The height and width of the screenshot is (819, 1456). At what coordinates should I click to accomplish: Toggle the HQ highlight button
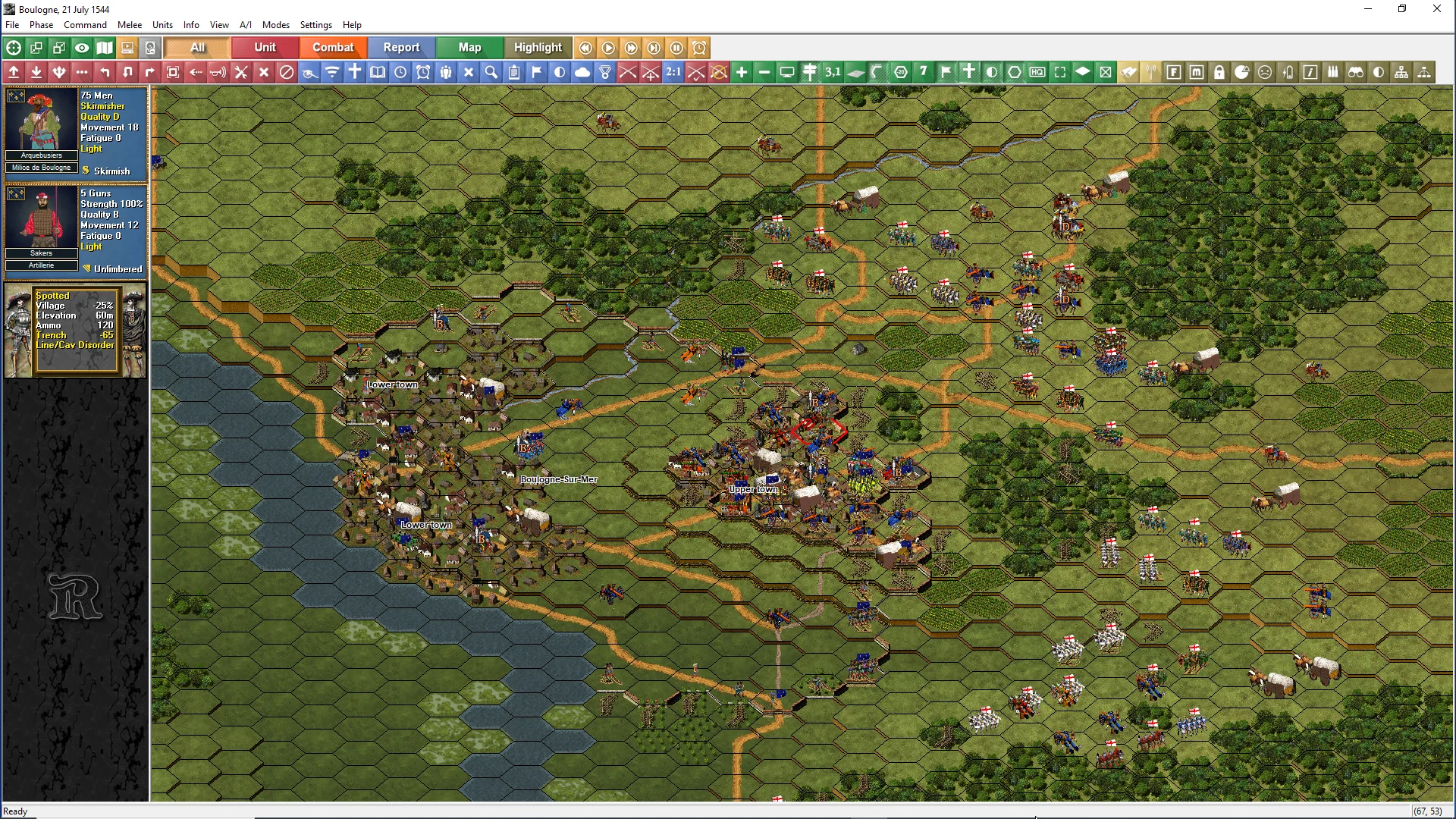click(x=1037, y=72)
